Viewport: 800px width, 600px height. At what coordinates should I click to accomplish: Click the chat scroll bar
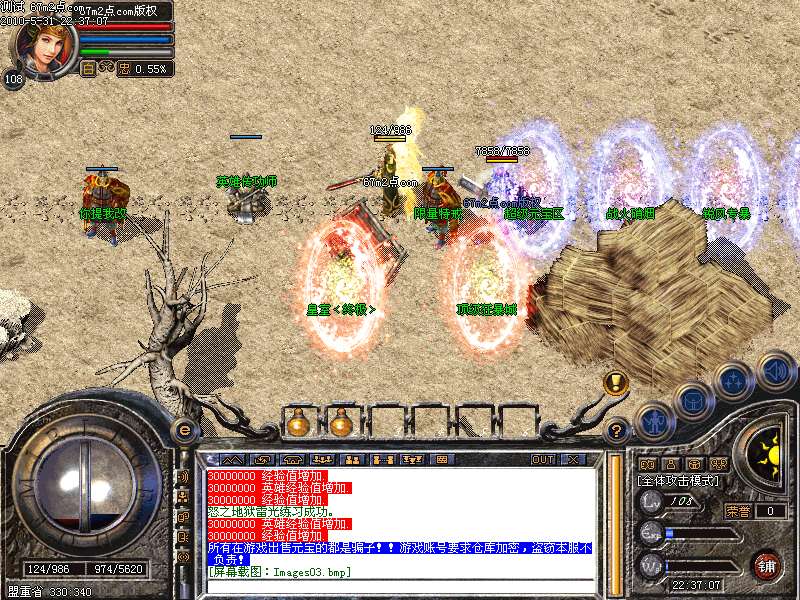614,520
